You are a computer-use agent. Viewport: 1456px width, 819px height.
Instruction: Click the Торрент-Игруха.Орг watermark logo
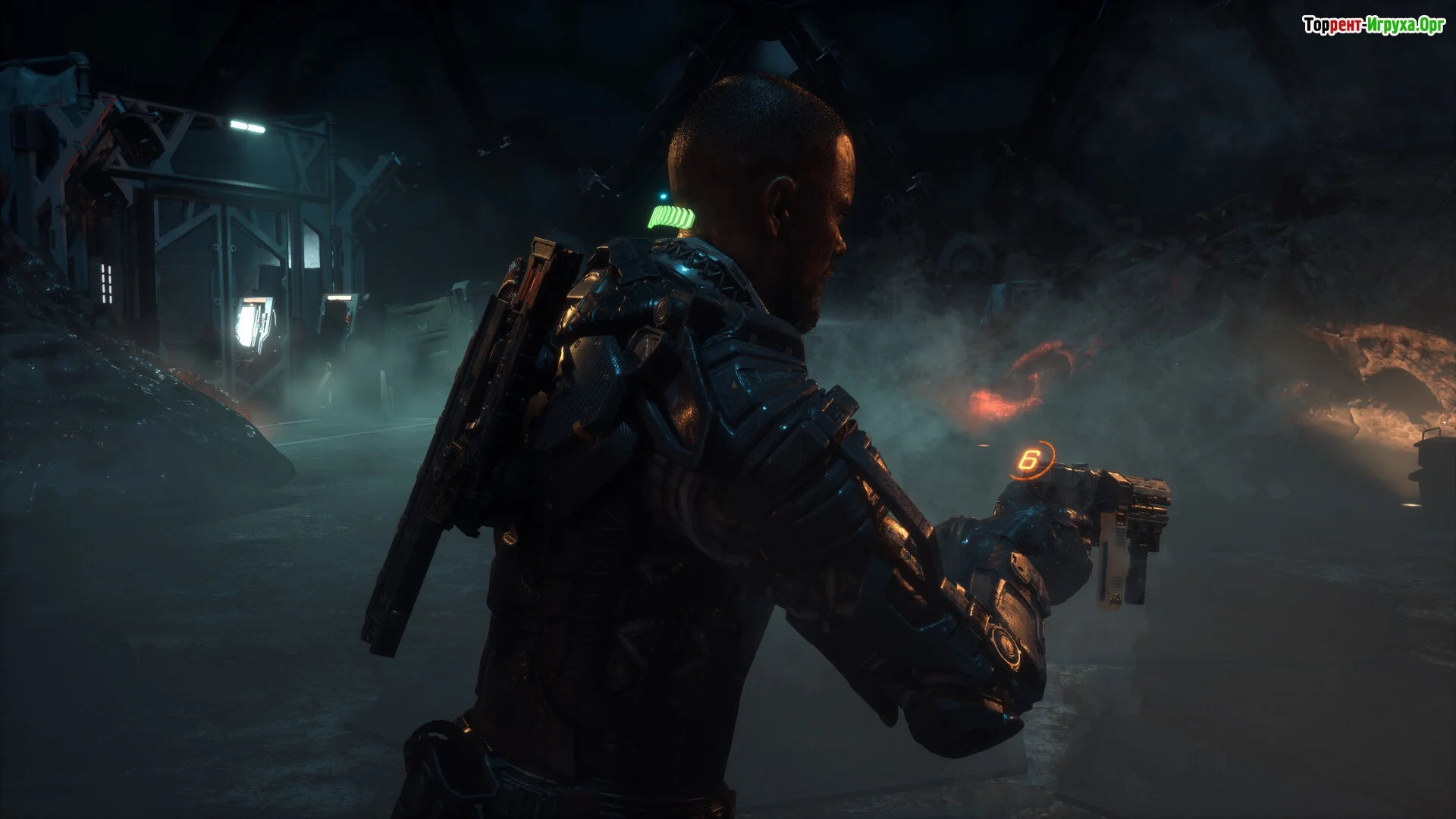point(1373,26)
